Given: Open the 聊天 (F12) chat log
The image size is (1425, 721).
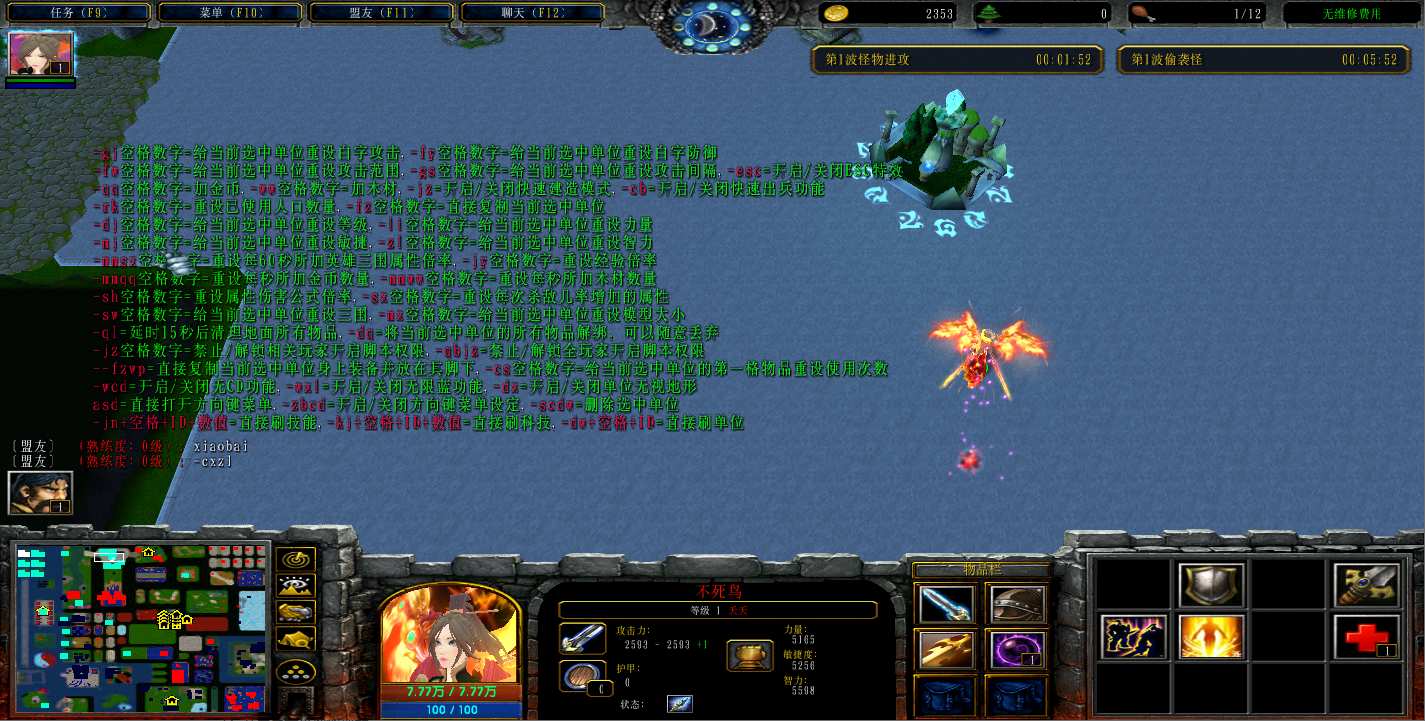Looking at the screenshot, I should pos(534,13).
